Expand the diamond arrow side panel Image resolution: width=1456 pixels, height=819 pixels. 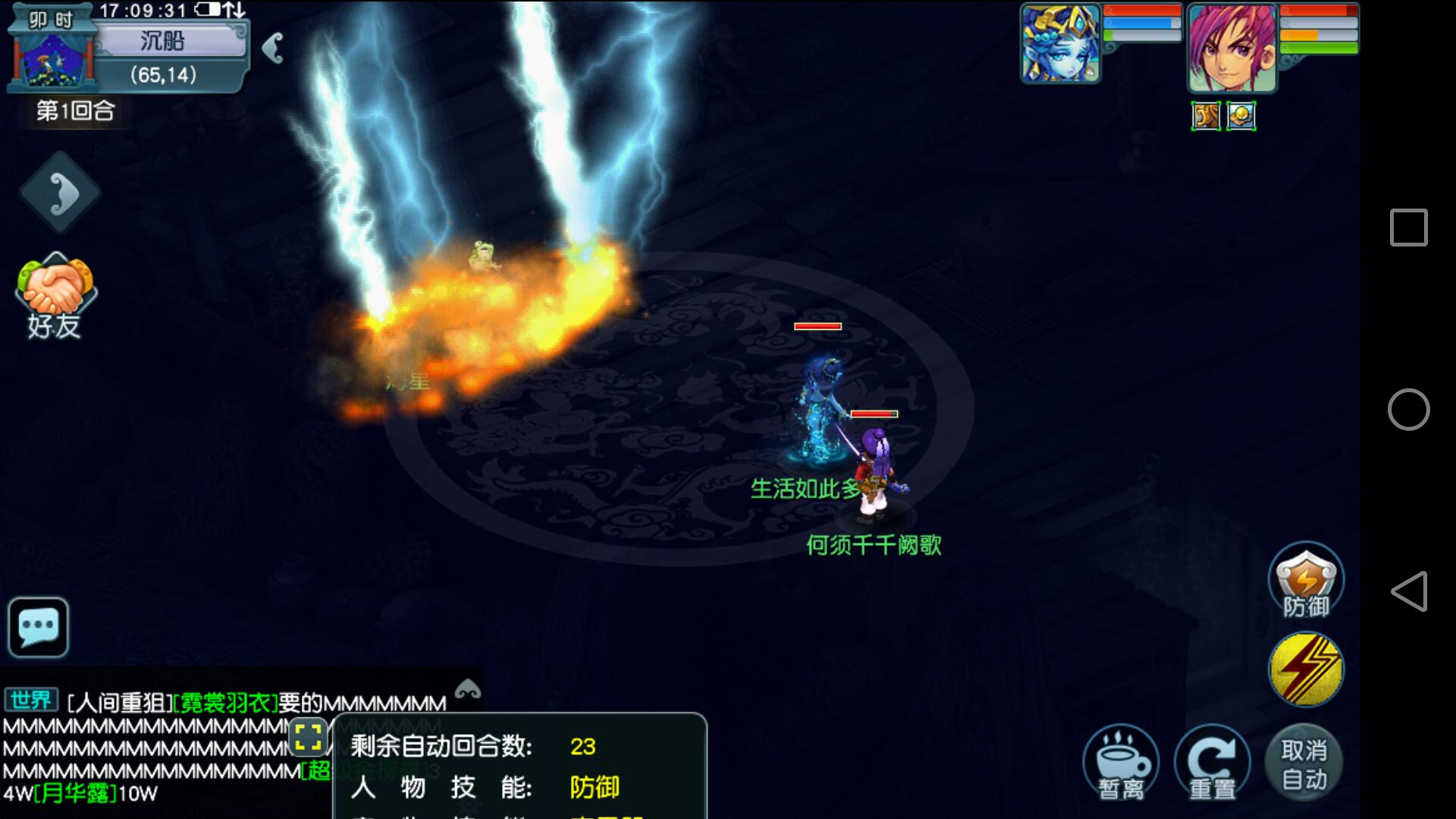point(60,193)
